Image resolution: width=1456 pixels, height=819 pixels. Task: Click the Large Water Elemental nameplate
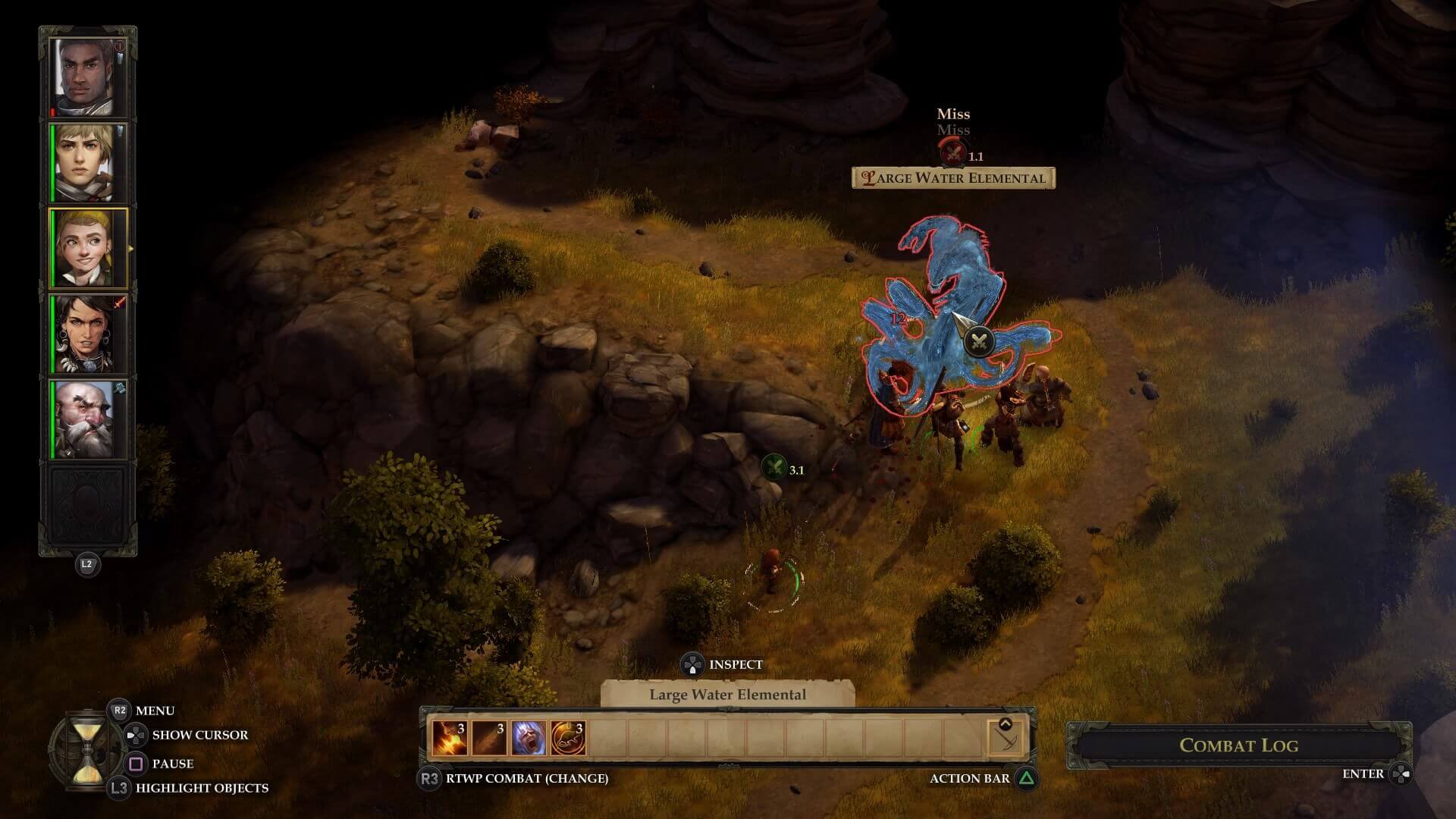pyautogui.click(x=953, y=178)
